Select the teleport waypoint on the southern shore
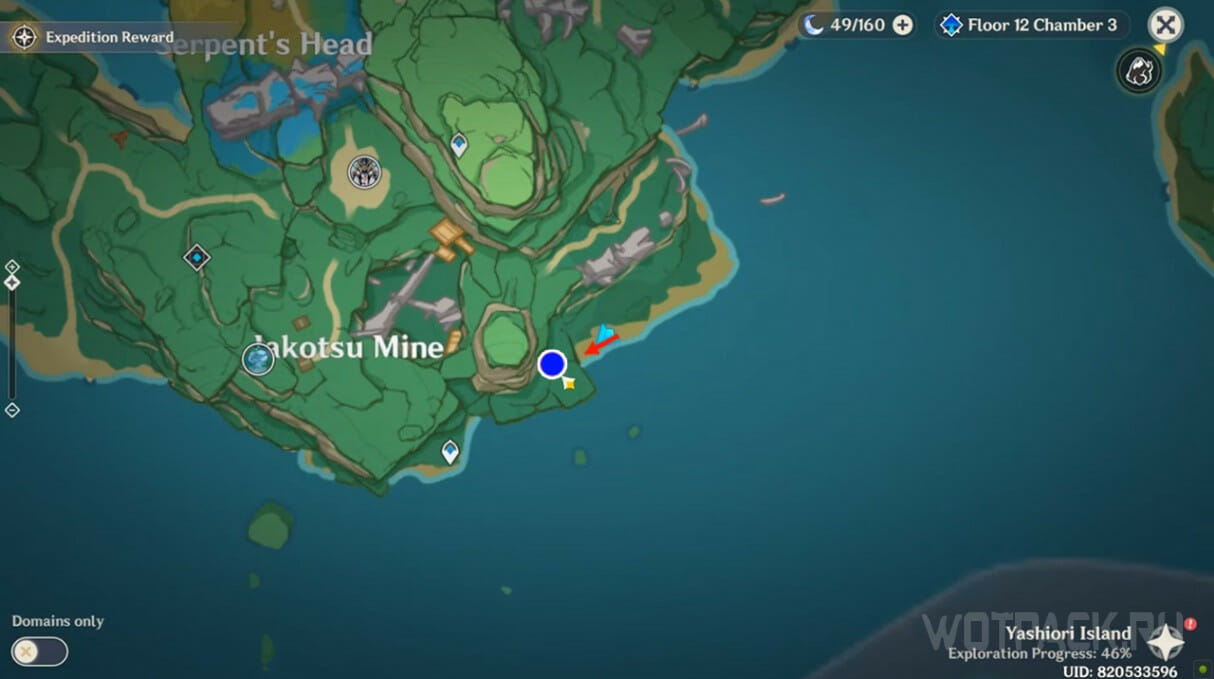The height and width of the screenshot is (679, 1214). [450, 451]
